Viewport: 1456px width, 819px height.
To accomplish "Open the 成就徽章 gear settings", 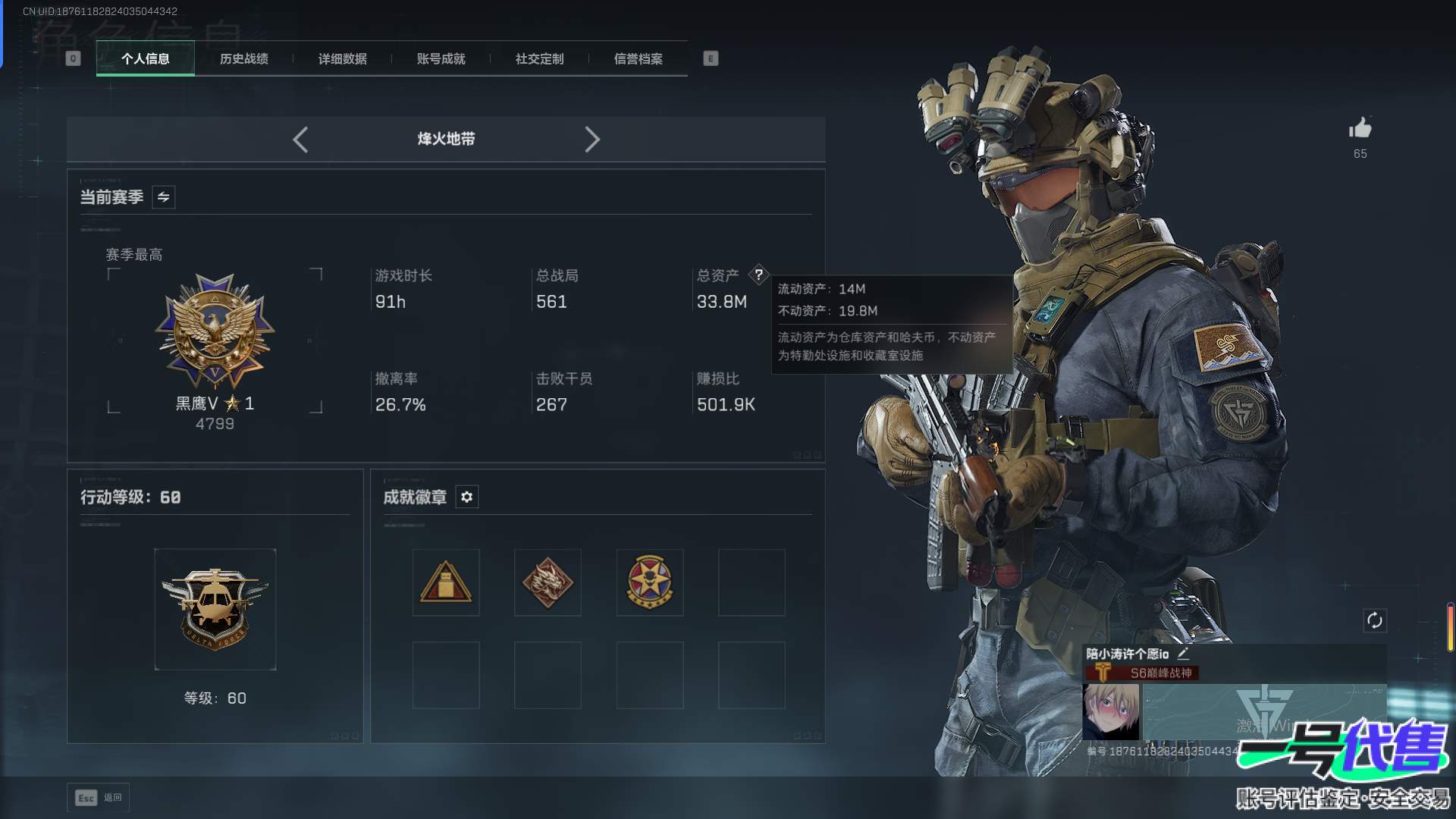I will 466,497.
